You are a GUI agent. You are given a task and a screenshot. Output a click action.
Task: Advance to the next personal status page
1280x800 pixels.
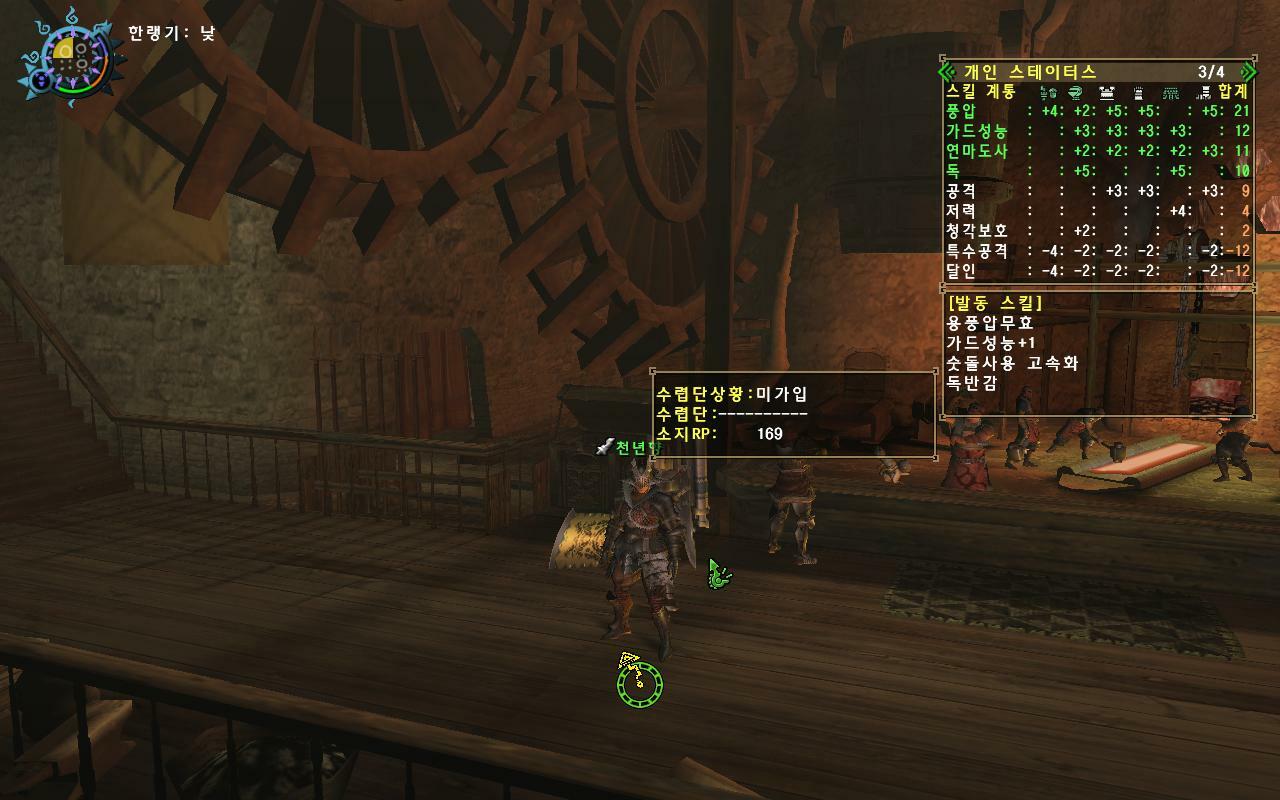pyautogui.click(x=1247, y=72)
